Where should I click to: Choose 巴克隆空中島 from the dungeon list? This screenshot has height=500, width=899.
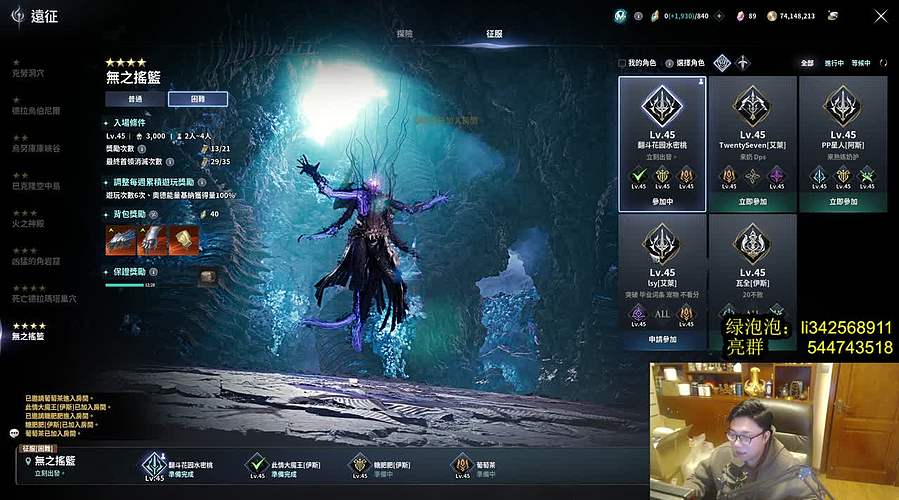click(36, 185)
